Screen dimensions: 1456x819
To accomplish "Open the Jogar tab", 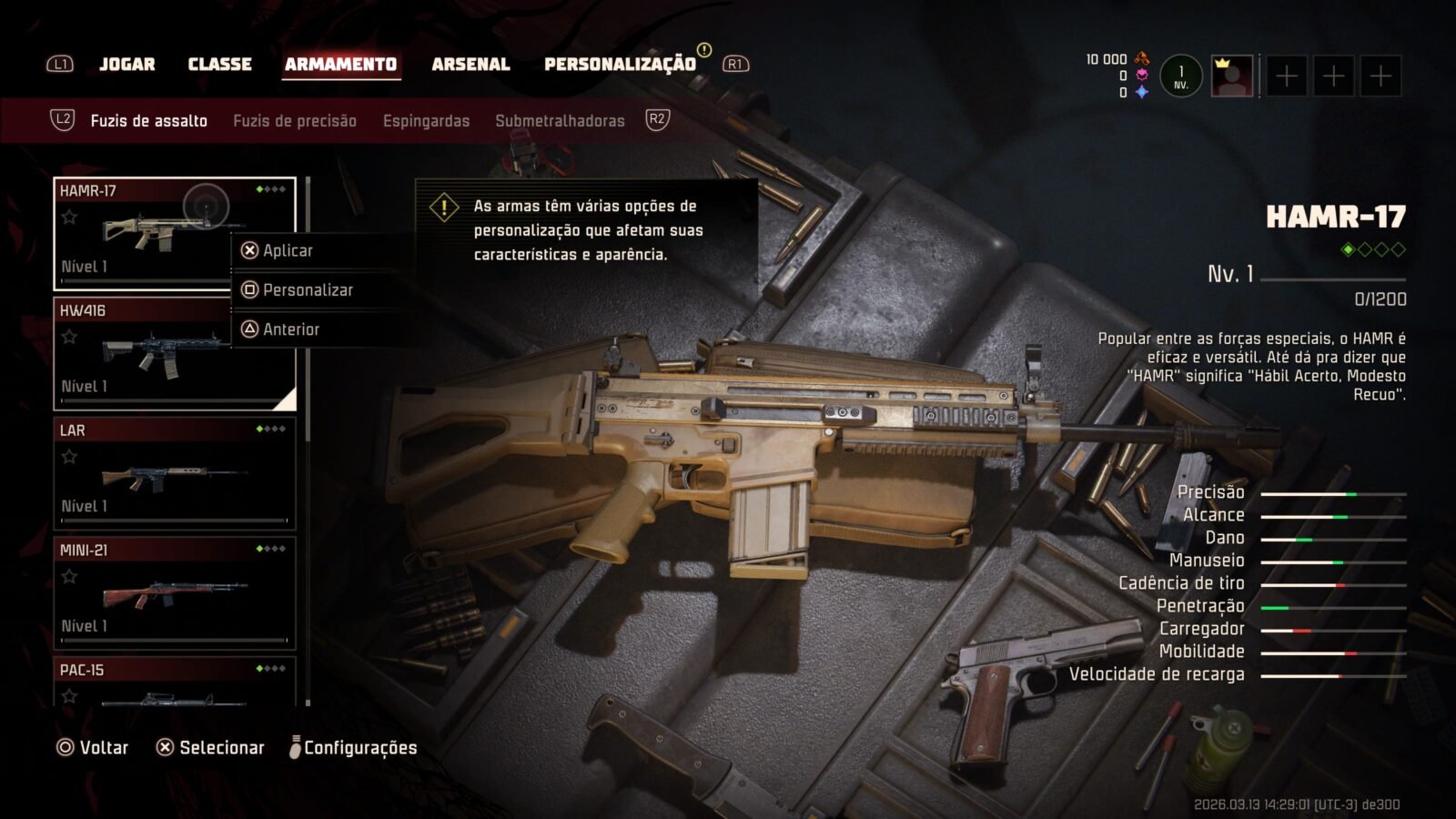I will click(x=126, y=64).
